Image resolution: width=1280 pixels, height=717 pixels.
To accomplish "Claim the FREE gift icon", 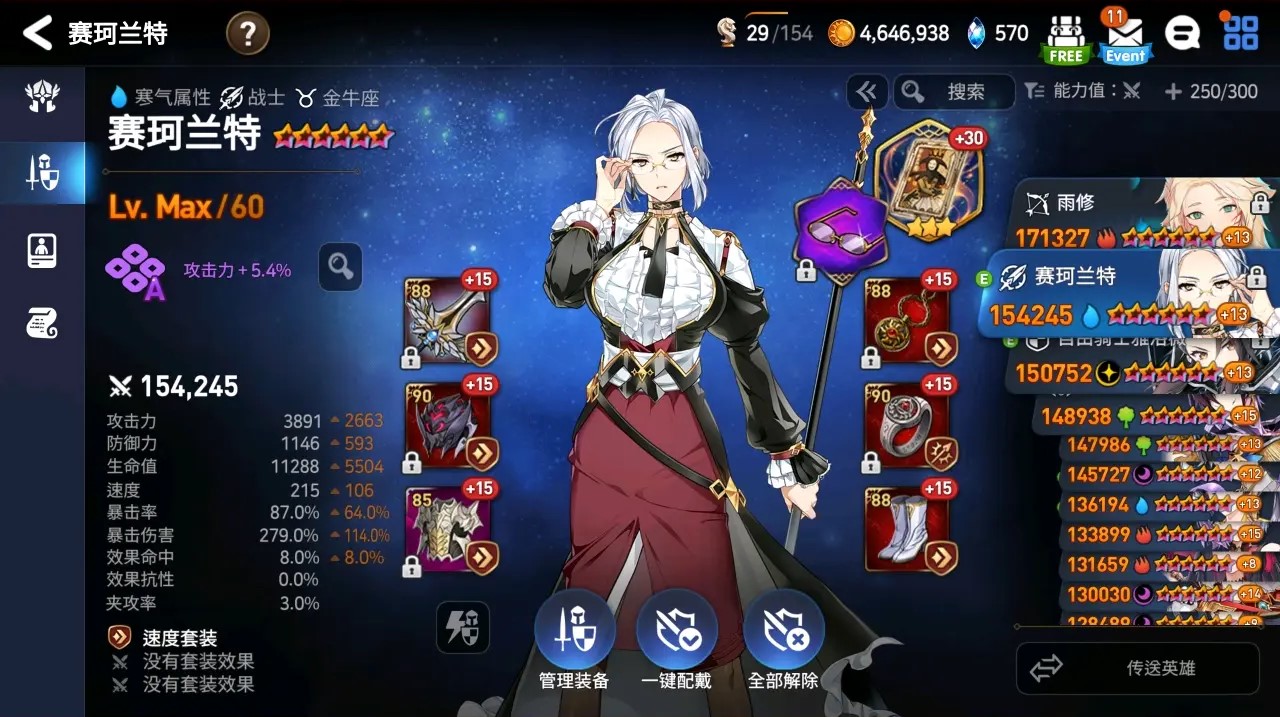I will pyautogui.click(x=1066, y=36).
